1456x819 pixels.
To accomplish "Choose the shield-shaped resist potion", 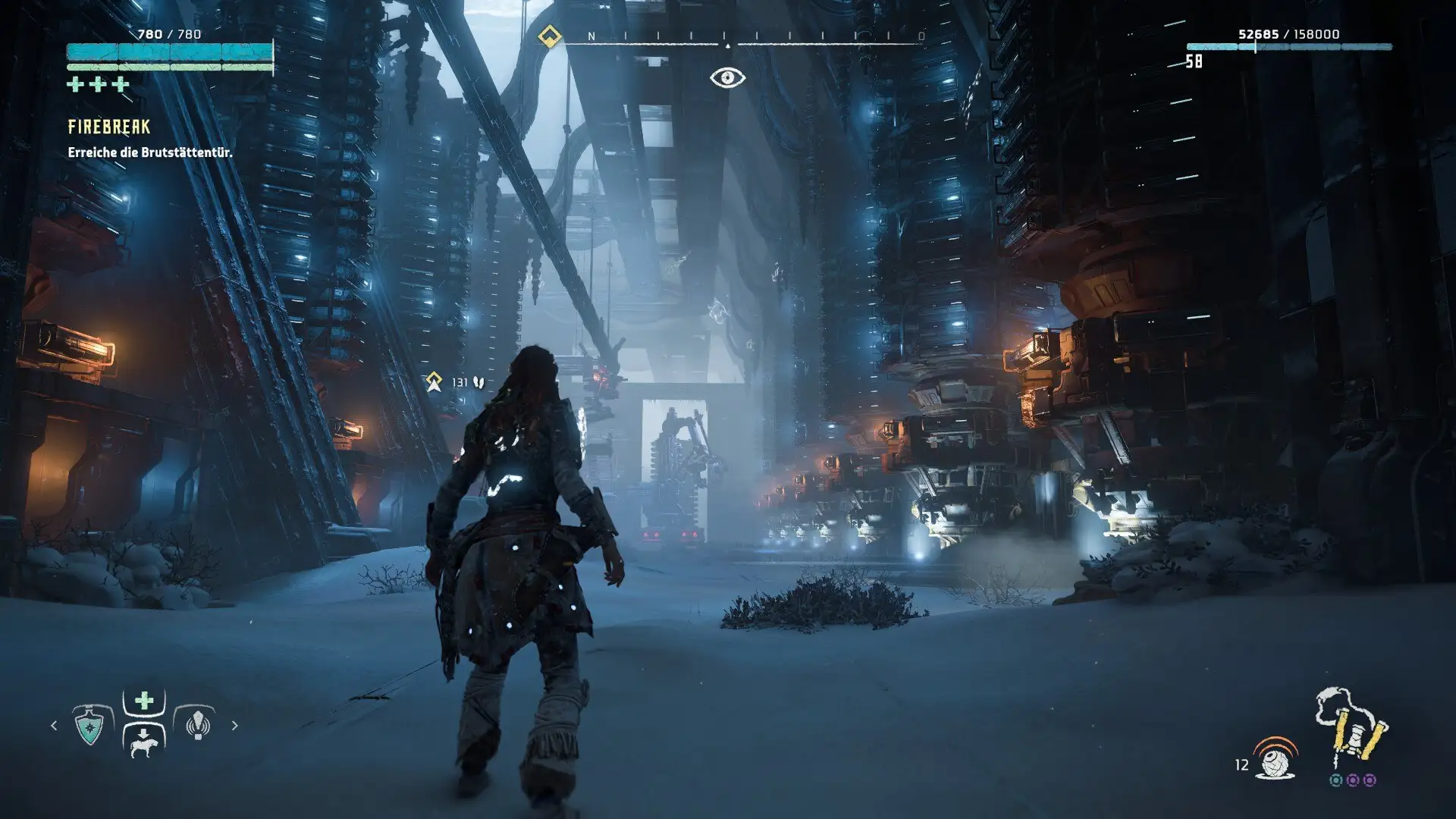I will tap(90, 726).
